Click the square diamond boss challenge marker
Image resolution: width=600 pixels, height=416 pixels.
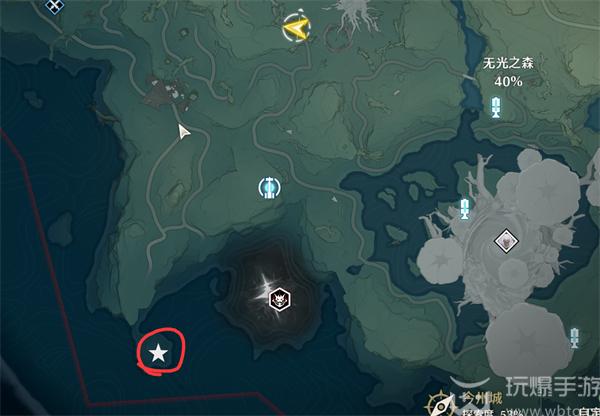pos(505,240)
